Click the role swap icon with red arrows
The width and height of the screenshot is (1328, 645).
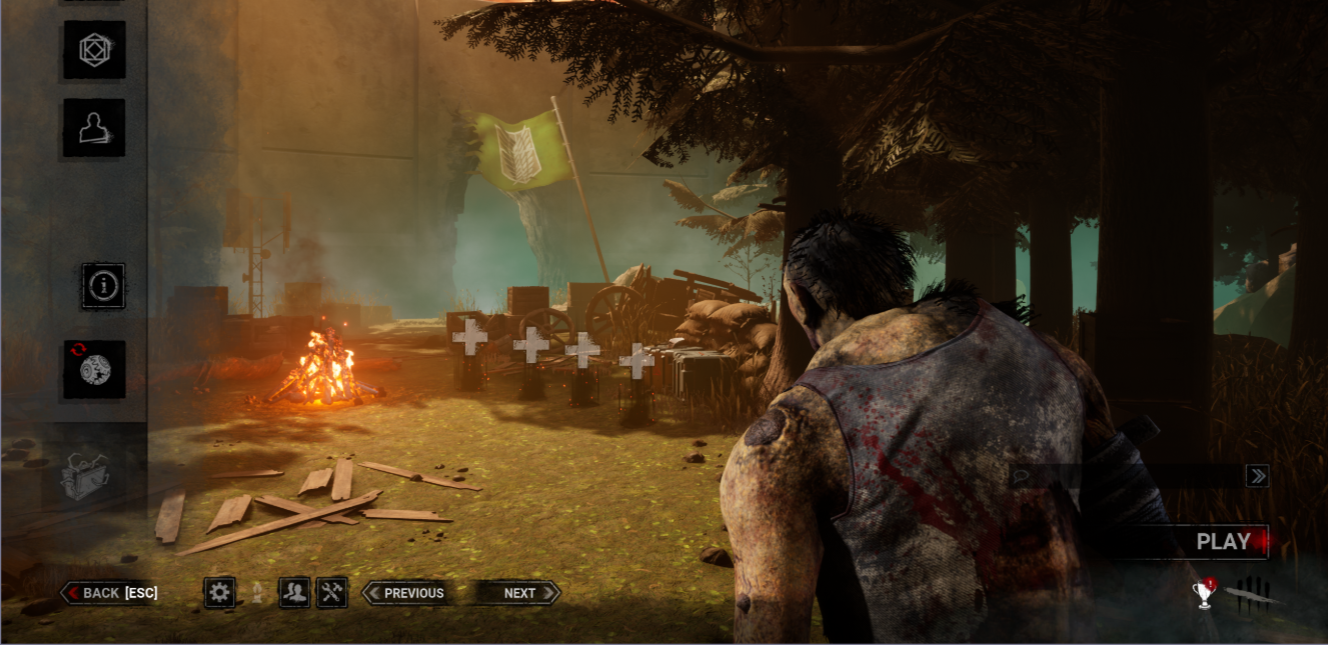[95, 369]
